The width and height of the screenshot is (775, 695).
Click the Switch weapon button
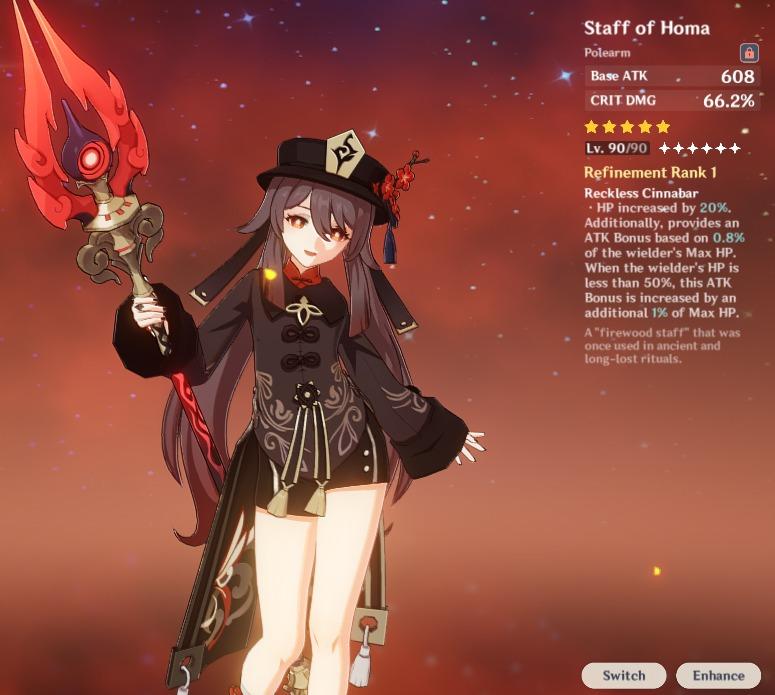tap(623, 675)
